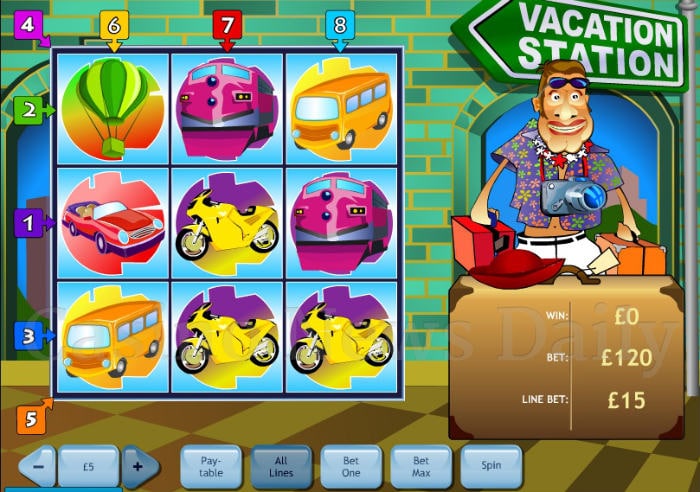700x492 pixels.
Task: Select payline marker 5
Action: pos(29,419)
